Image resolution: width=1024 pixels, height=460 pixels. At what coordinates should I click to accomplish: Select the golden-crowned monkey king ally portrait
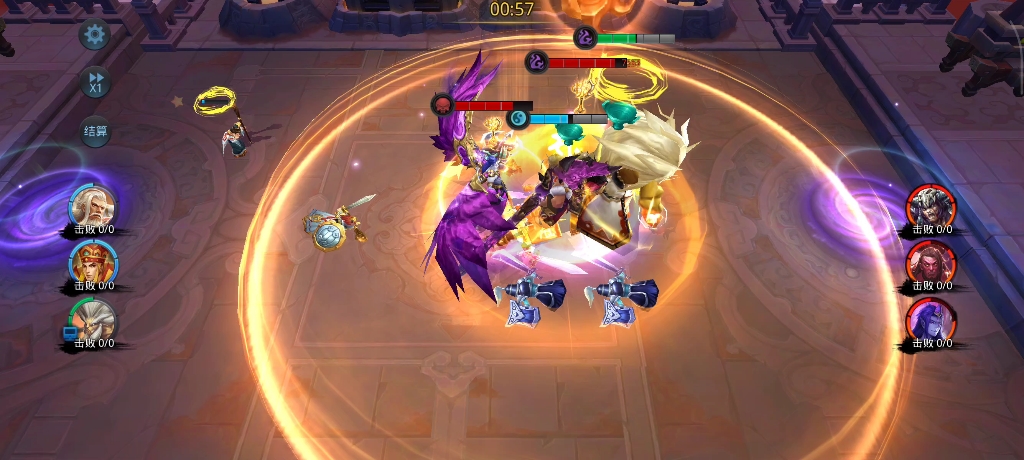coord(93,264)
